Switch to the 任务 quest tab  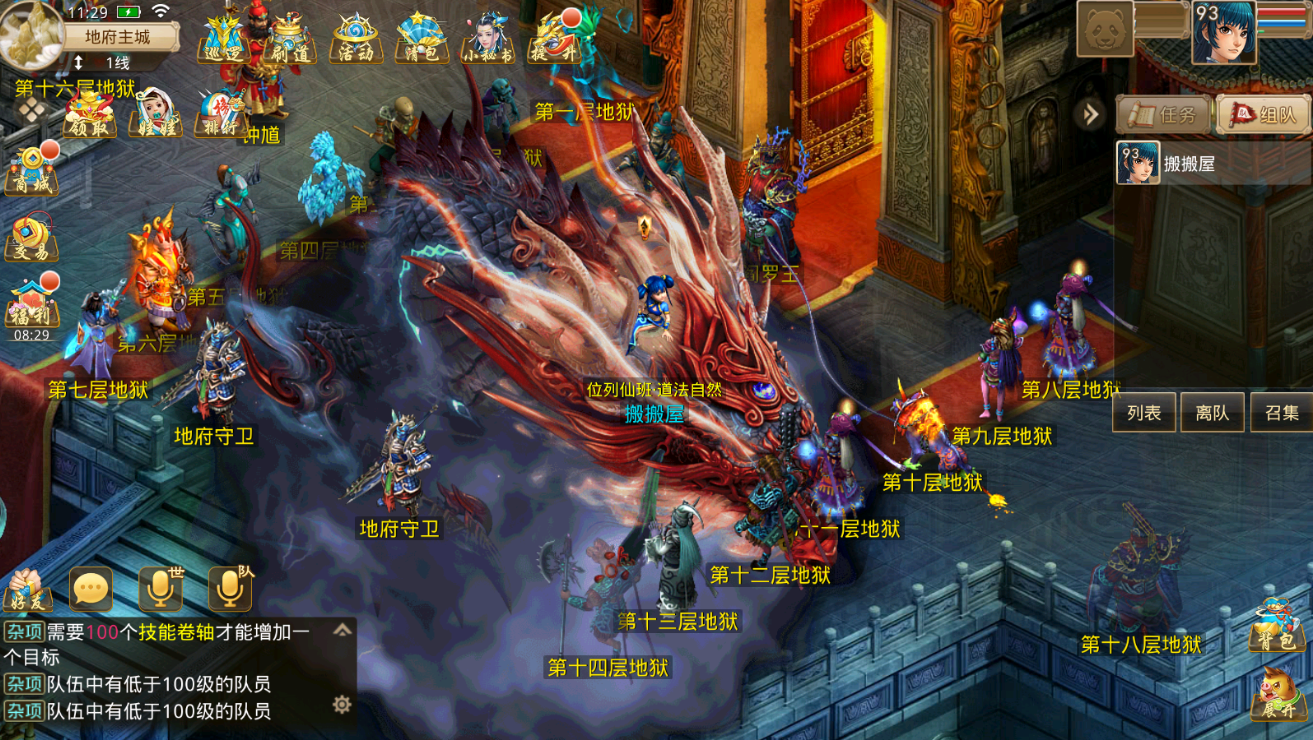coord(1164,115)
